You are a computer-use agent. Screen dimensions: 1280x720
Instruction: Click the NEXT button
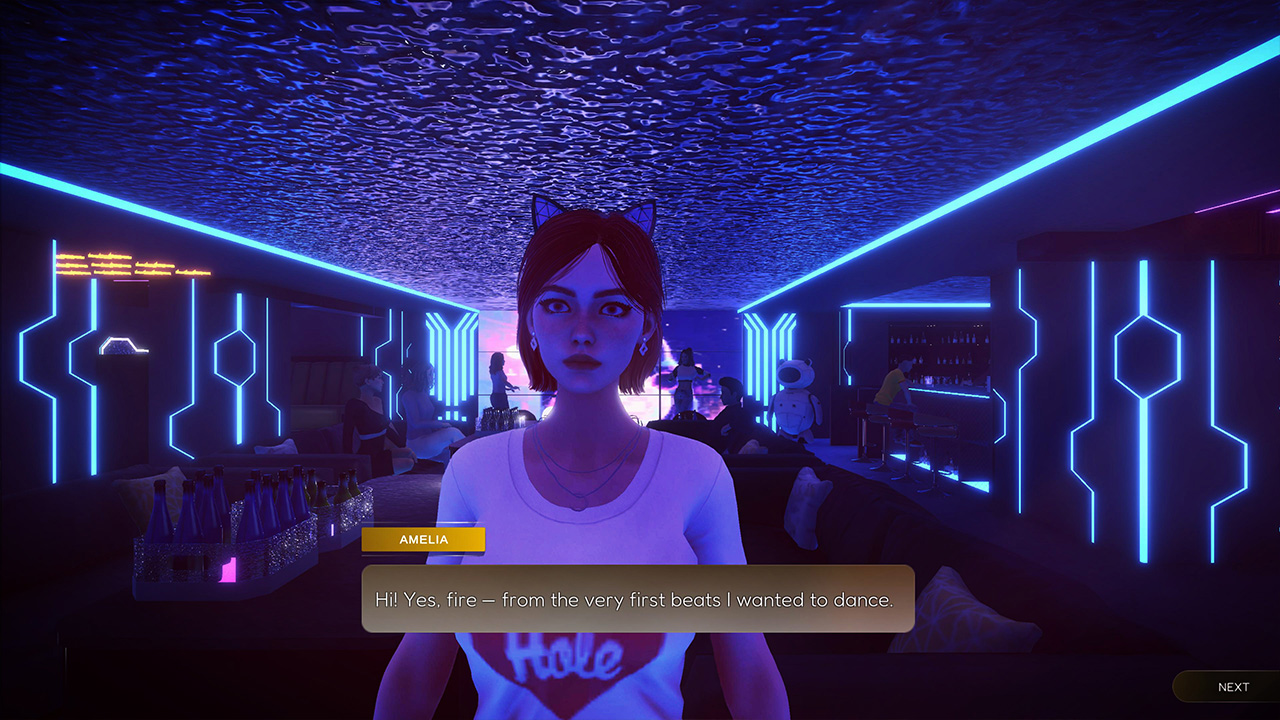[1232, 687]
